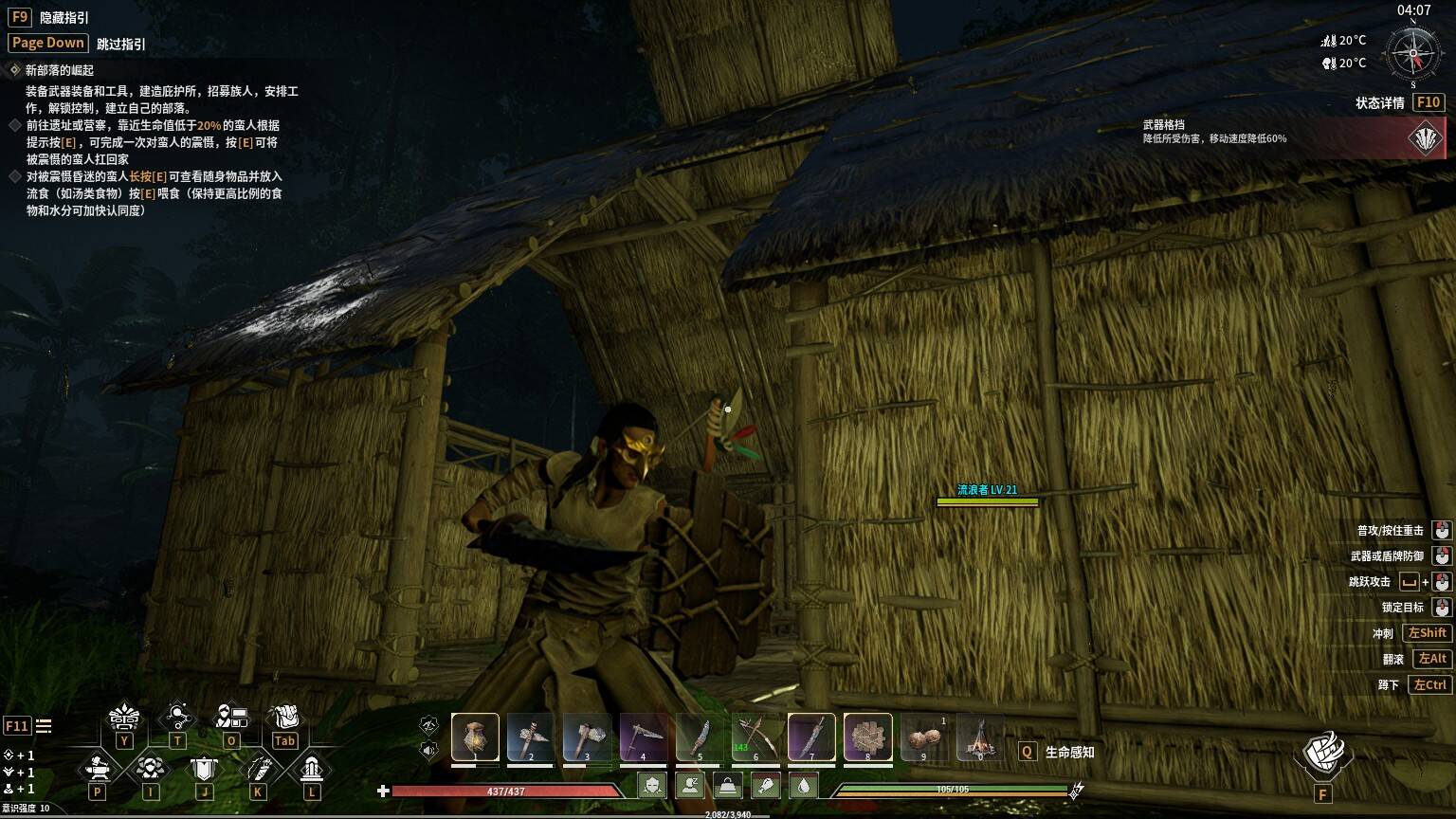Click the weapon block status icon
Image resolution: width=1456 pixels, height=819 pixels.
pos(1425,138)
